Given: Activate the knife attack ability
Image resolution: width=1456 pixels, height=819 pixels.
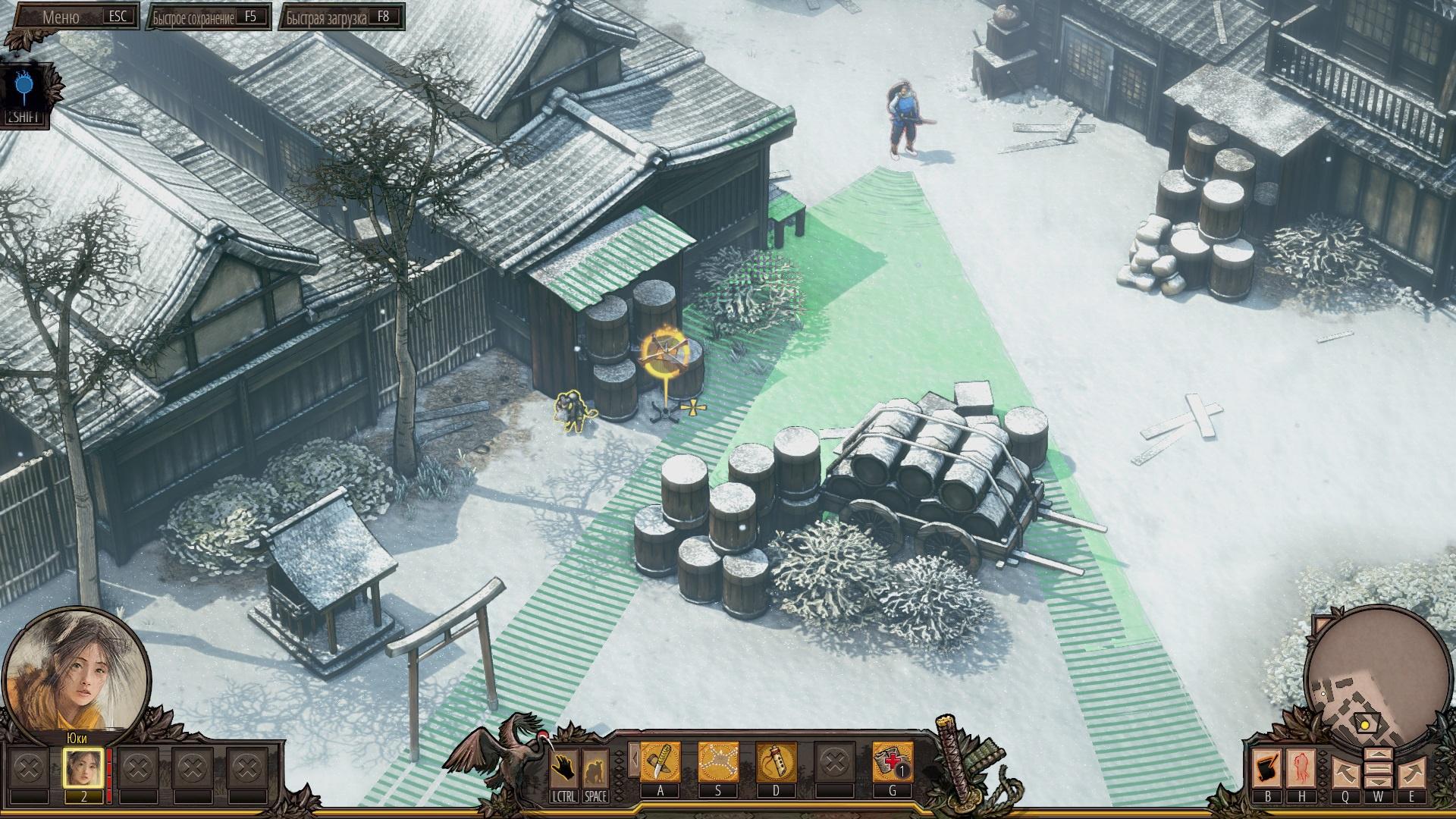Looking at the screenshot, I should 661,763.
